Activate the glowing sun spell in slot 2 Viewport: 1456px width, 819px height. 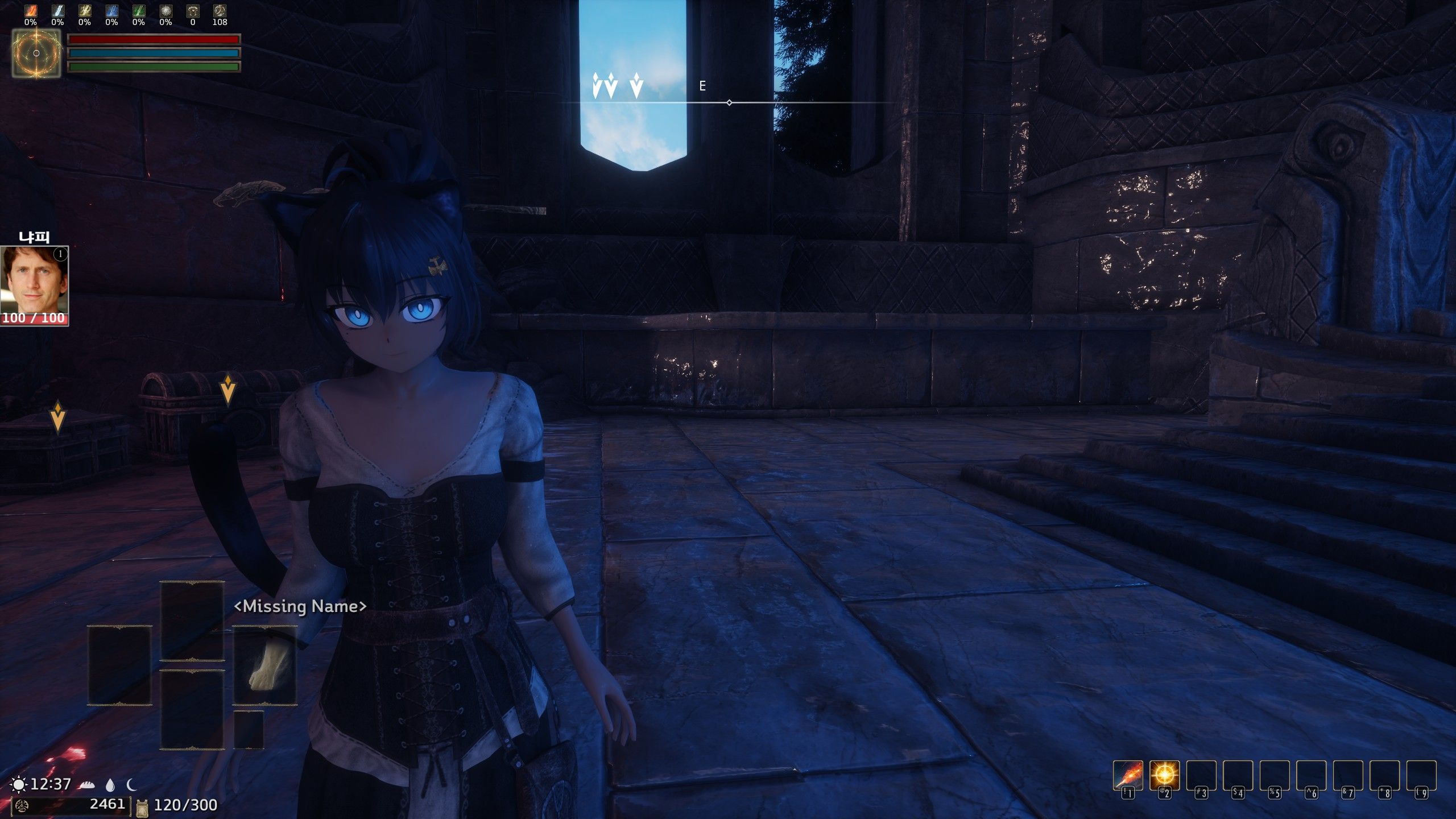tap(1164, 775)
